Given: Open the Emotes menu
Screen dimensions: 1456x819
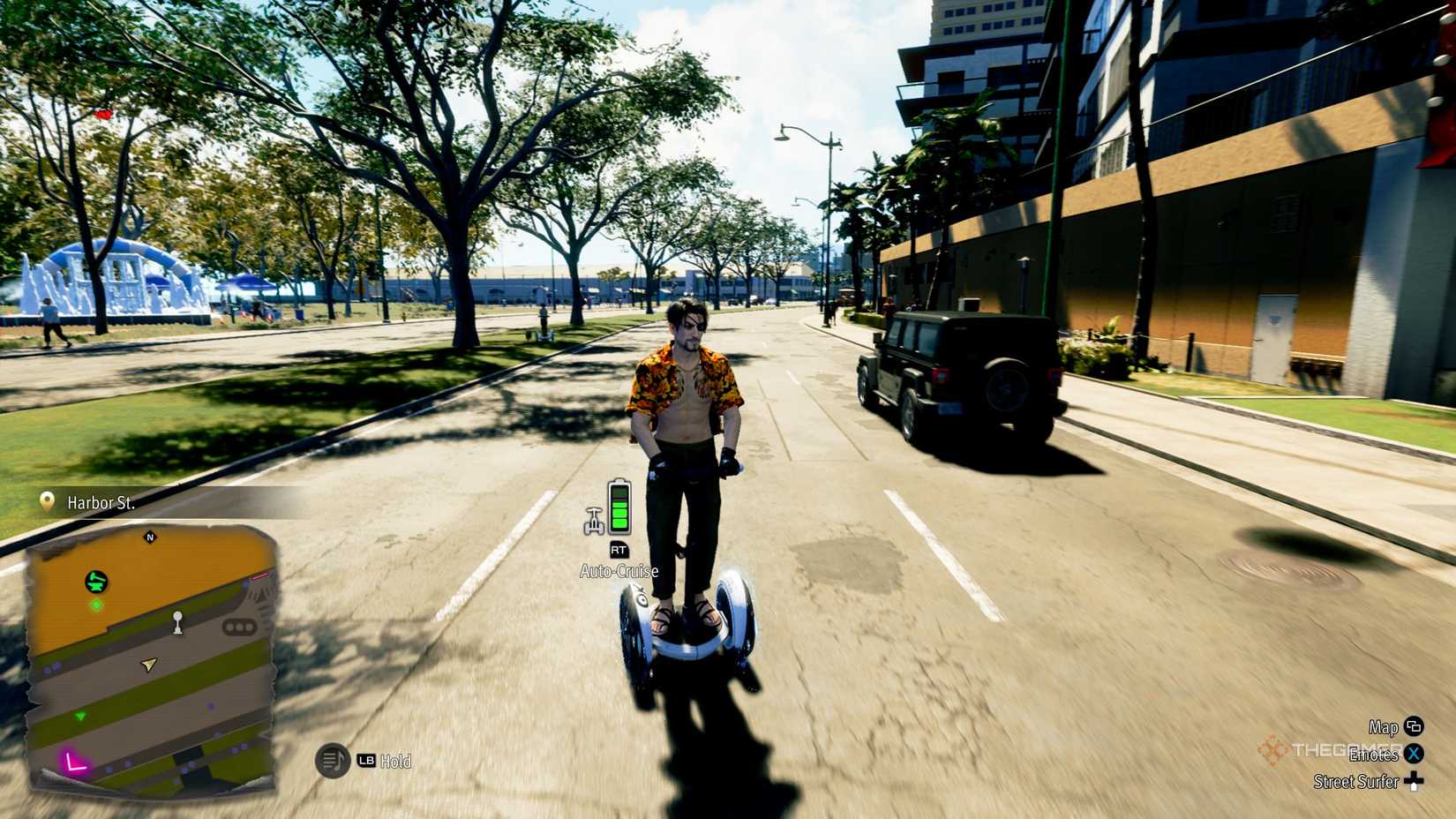Looking at the screenshot, I should click(x=1375, y=755).
